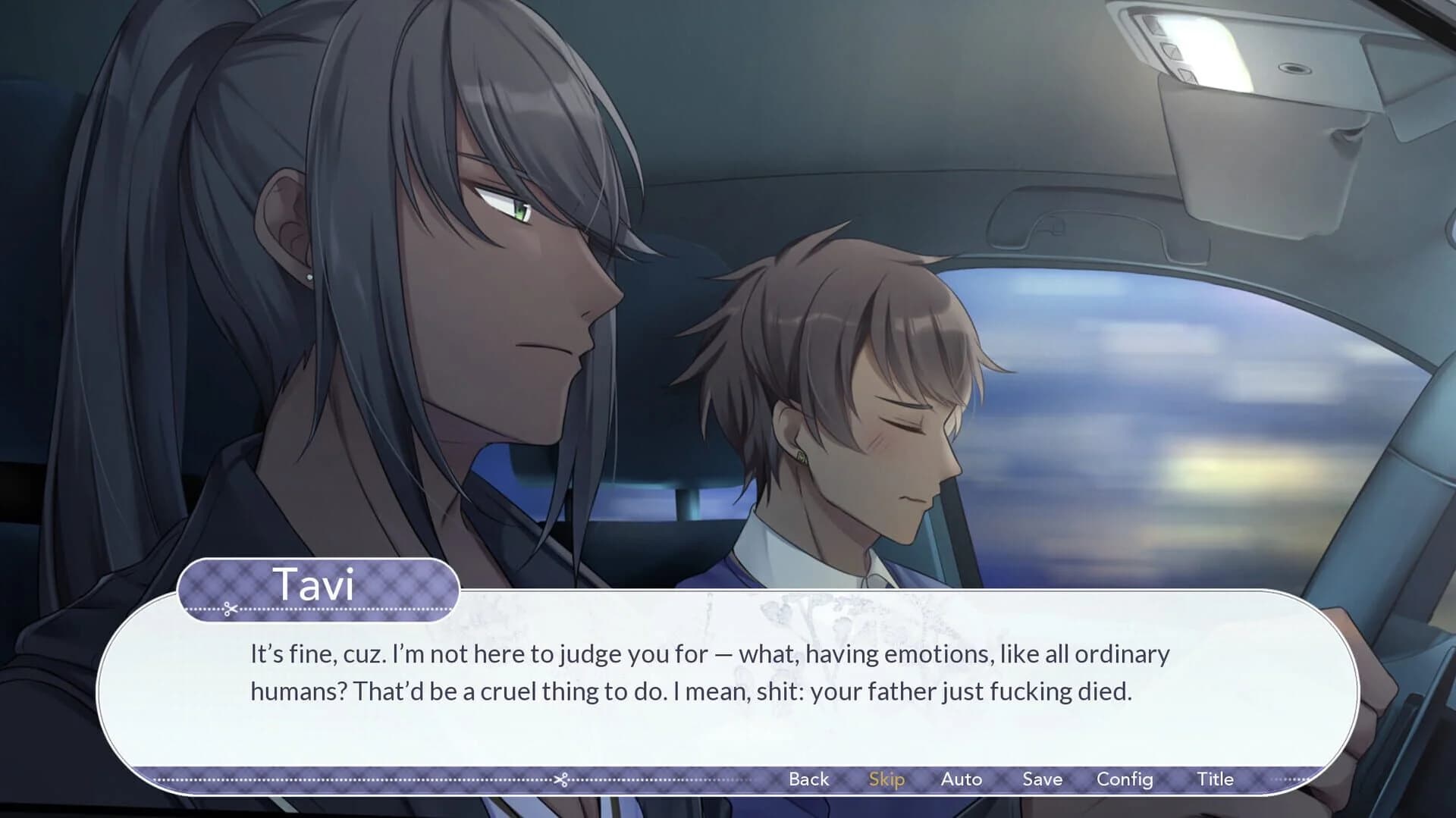Image resolution: width=1456 pixels, height=818 pixels.
Task: Open the Config settings screen
Action: [1125, 779]
